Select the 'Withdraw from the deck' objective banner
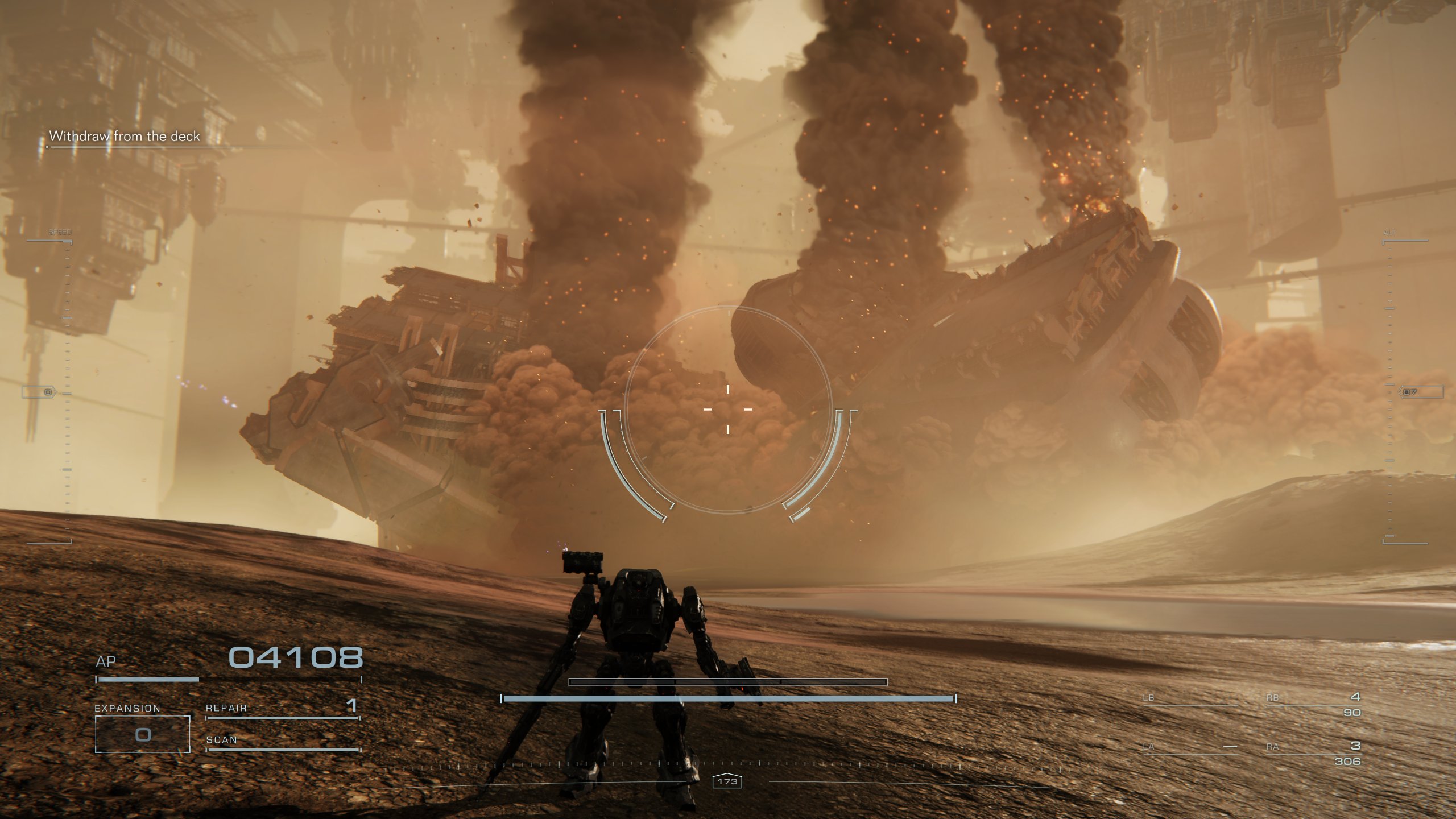The image size is (1456, 819). pos(125,136)
